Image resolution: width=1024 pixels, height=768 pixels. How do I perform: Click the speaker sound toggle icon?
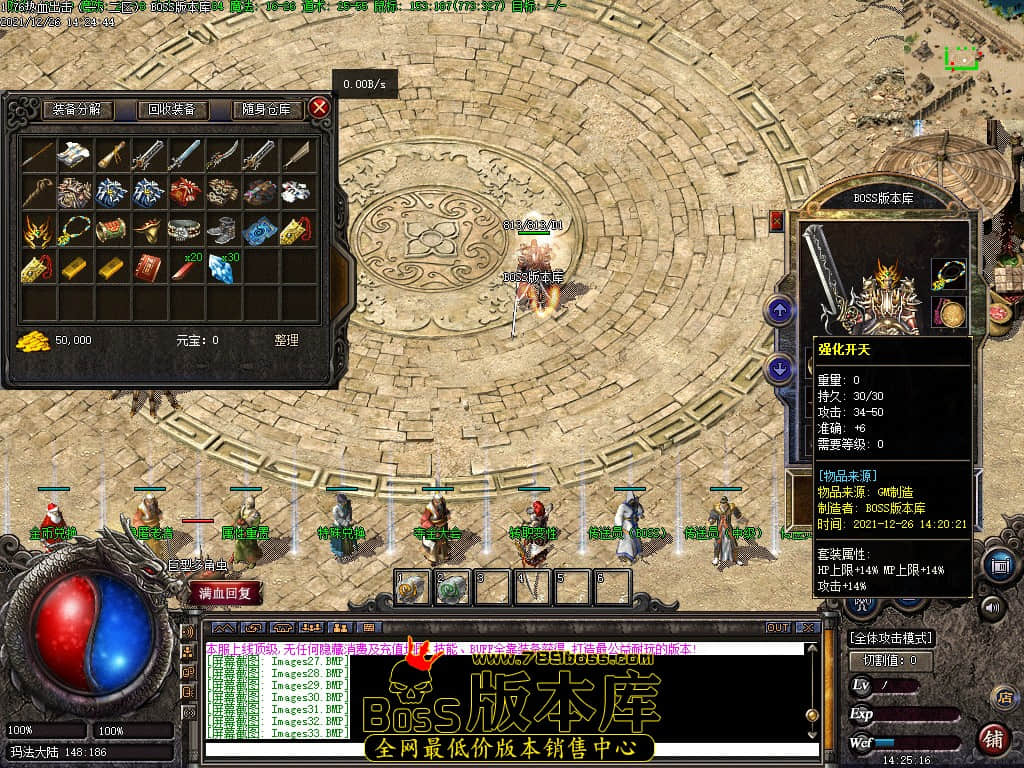coord(992,606)
